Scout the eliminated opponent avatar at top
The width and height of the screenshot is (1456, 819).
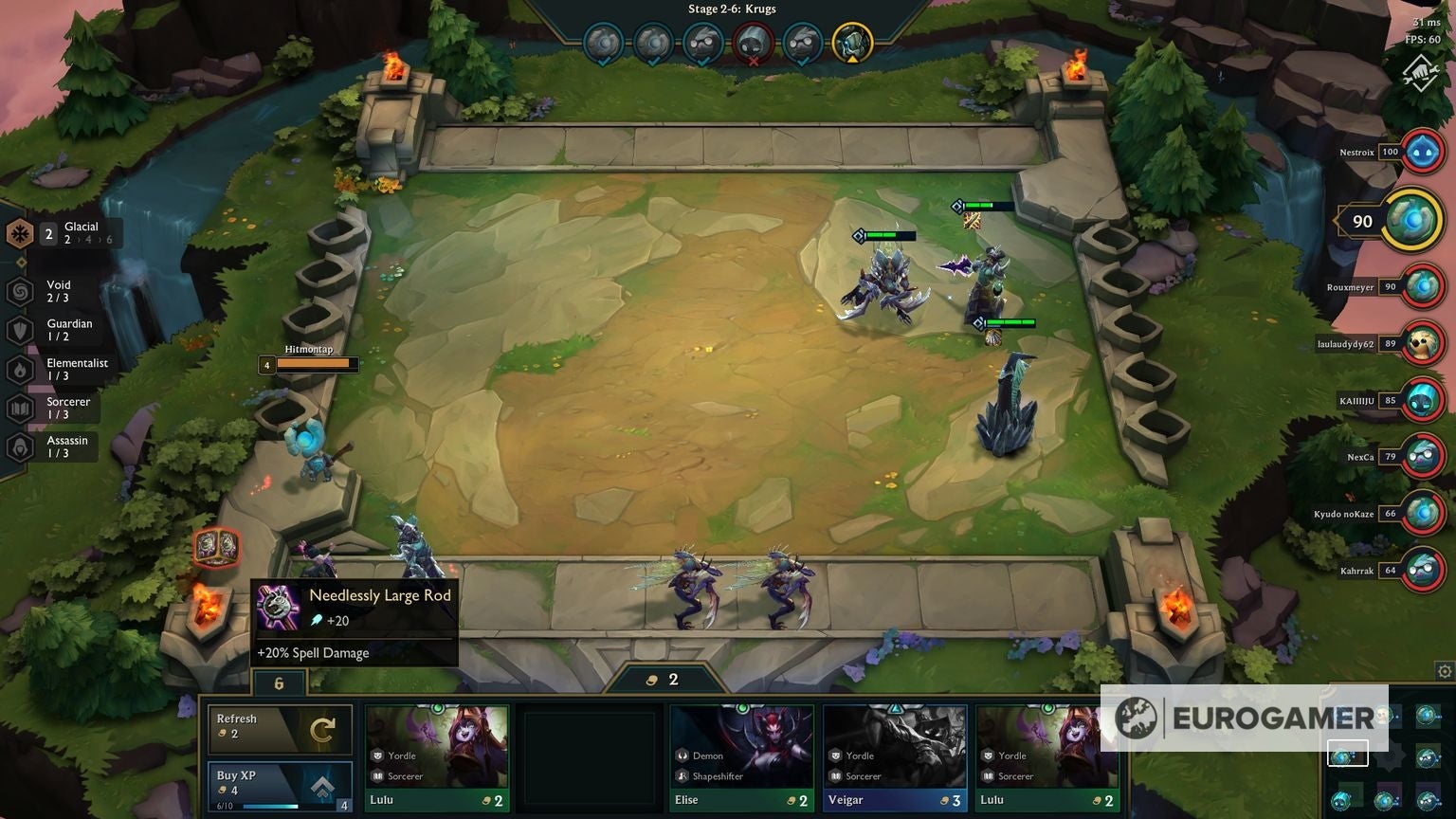click(752, 40)
